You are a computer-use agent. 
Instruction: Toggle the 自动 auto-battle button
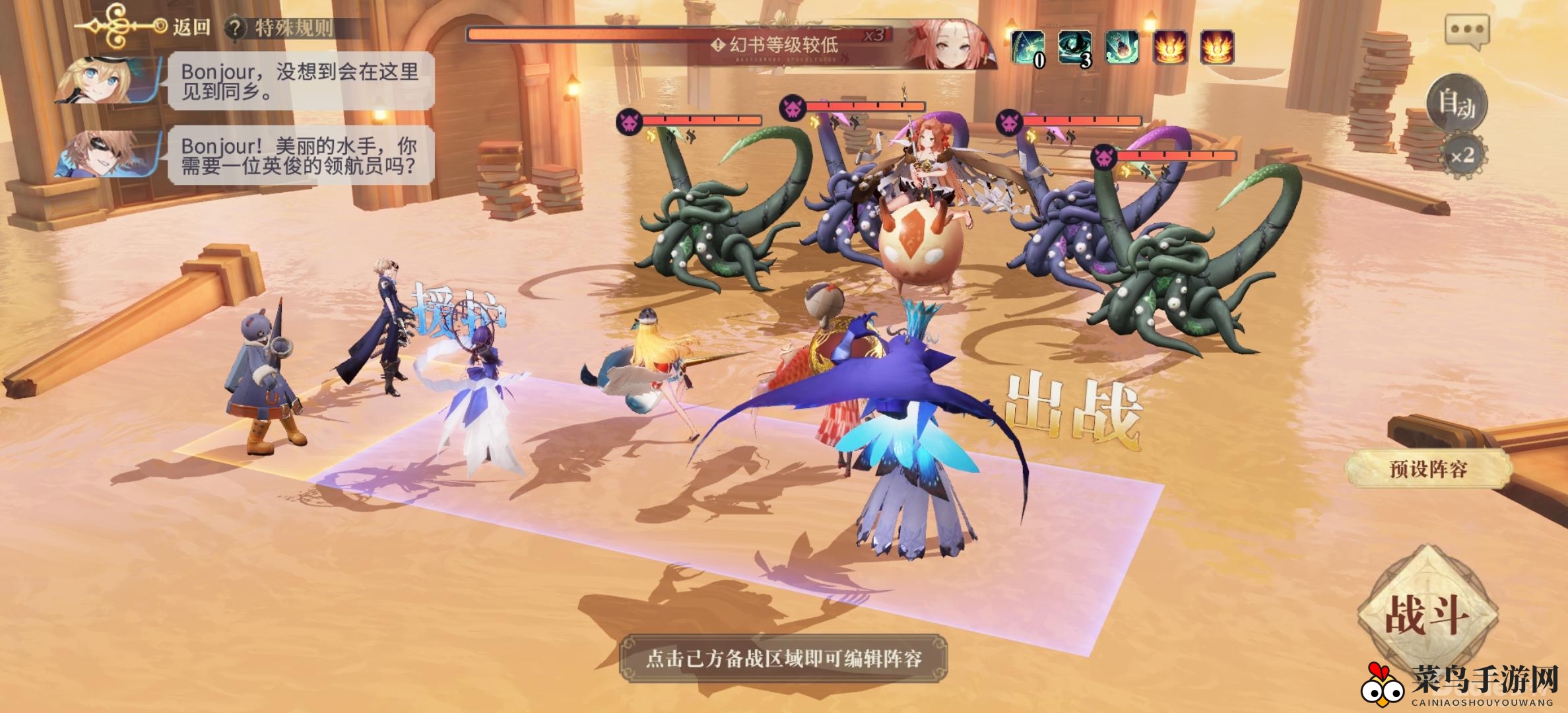[x=1456, y=104]
